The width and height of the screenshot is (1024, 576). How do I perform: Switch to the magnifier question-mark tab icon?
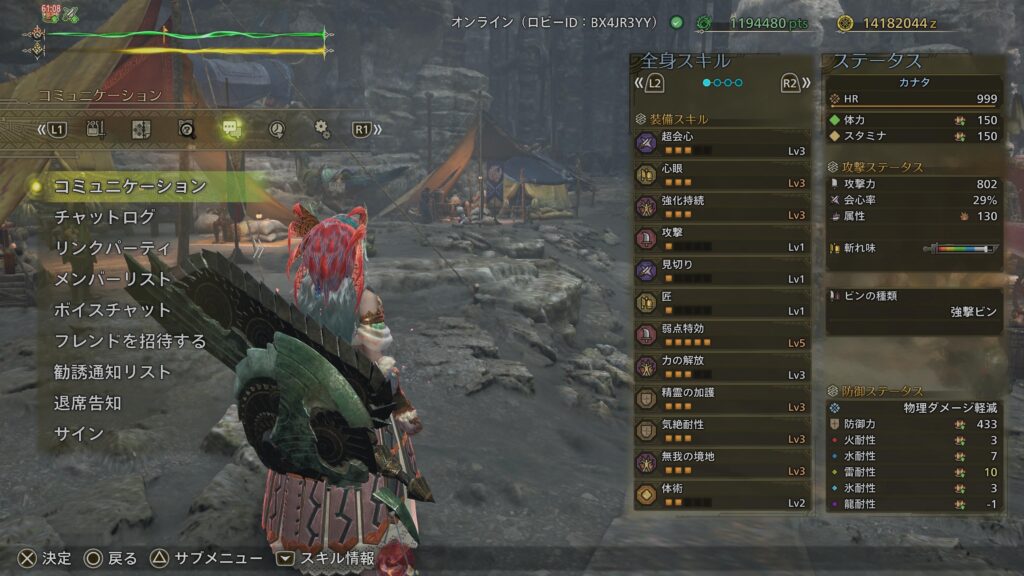(186, 129)
